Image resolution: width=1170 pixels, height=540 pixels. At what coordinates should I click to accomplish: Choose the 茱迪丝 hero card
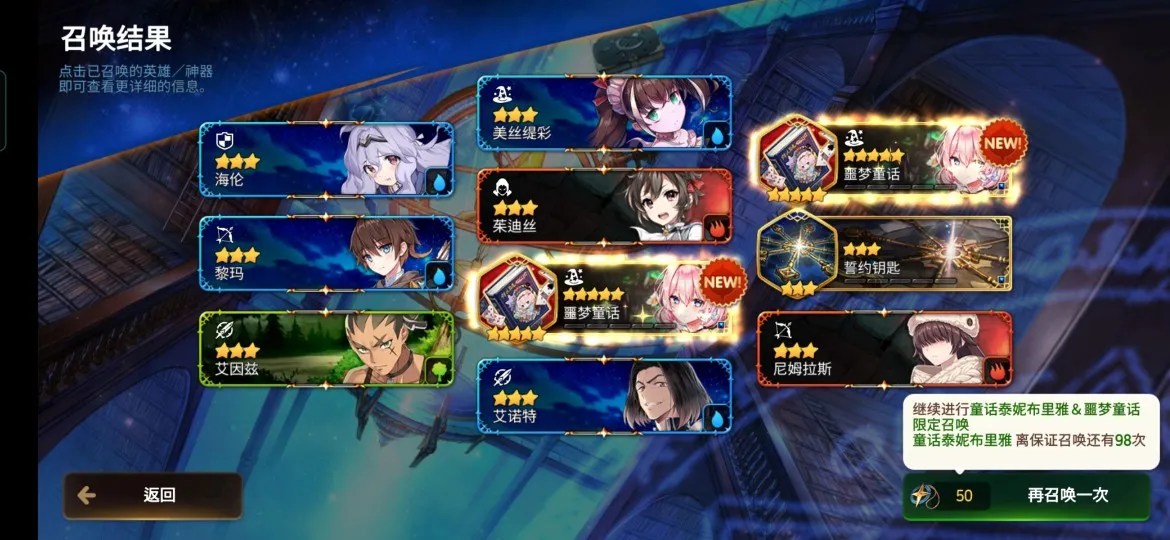point(604,207)
